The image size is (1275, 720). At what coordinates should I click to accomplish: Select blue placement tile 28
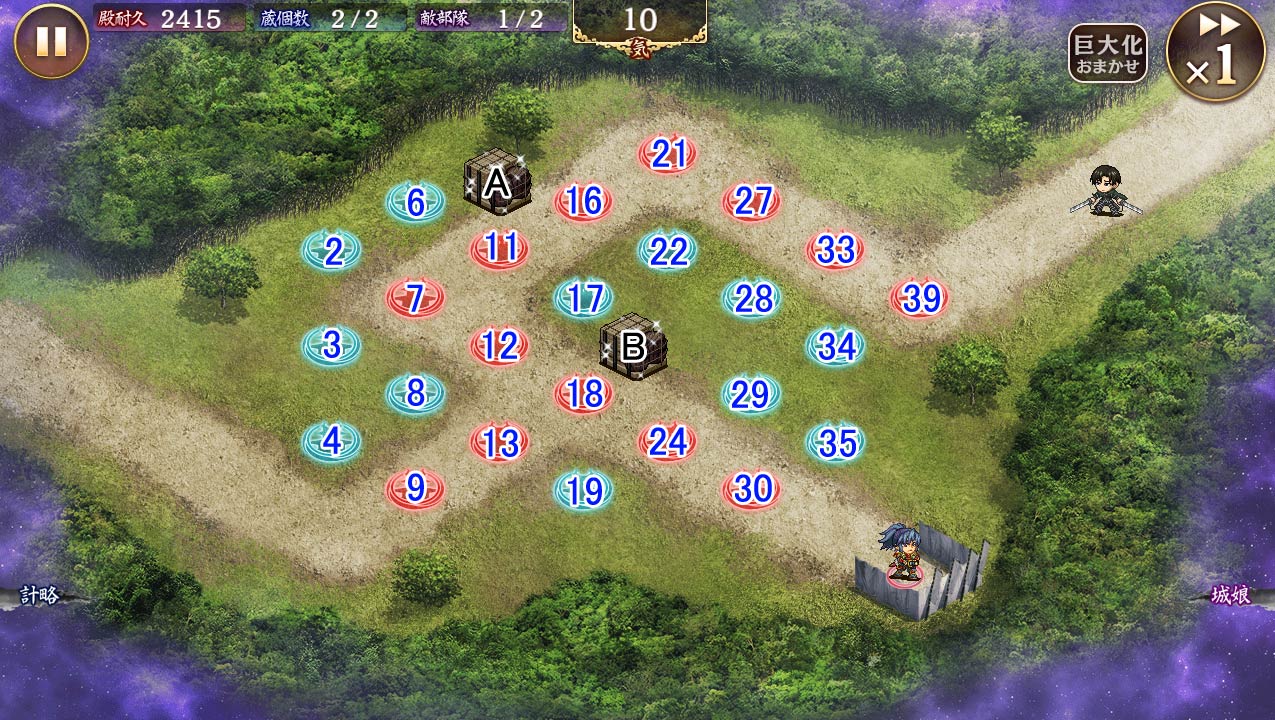751,298
